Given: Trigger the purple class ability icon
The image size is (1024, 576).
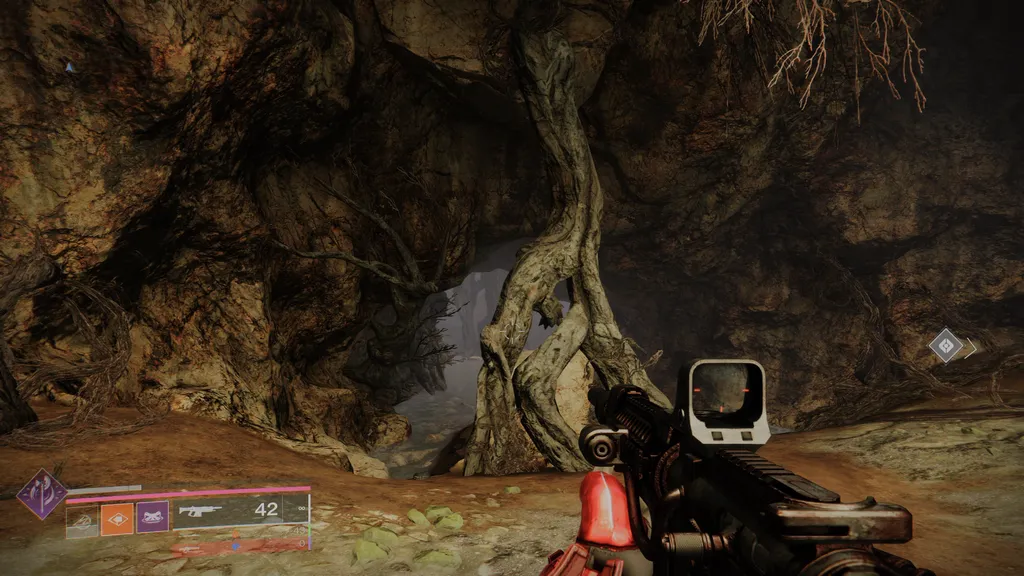Looking at the screenshot, I should tap(152, 518).
